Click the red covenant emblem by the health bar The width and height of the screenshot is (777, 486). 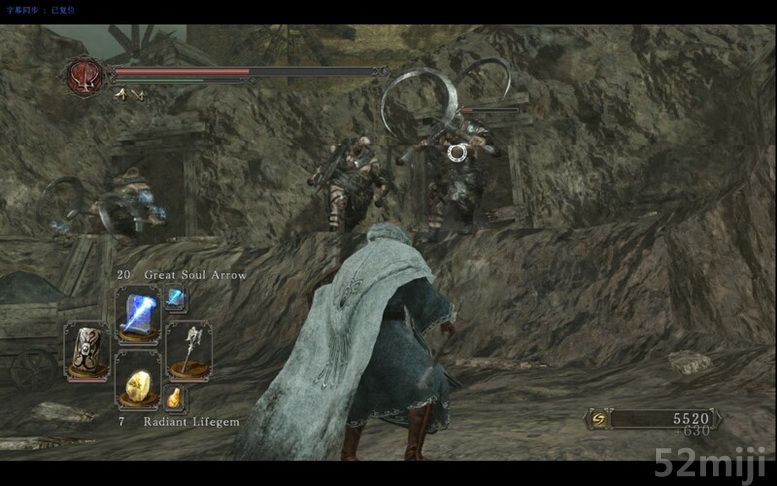point(84,76)
